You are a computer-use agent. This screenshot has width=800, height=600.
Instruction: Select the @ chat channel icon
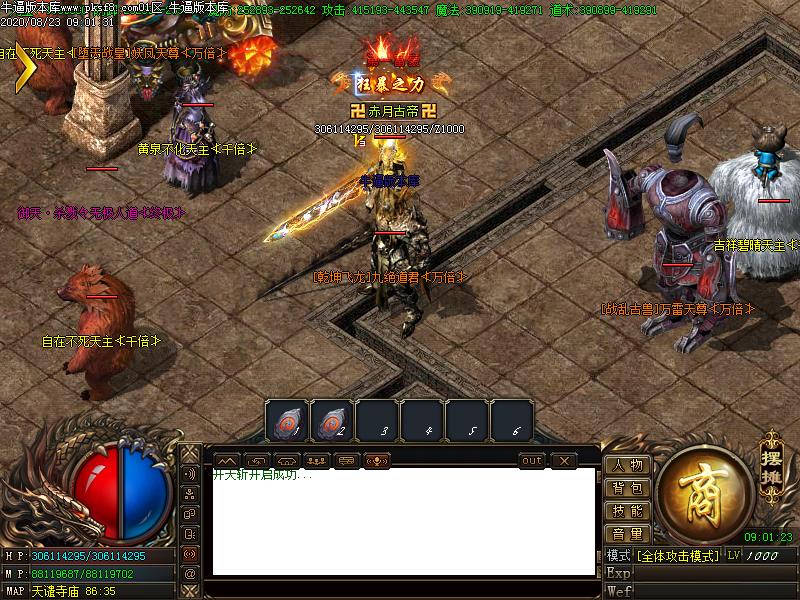tap(189, 573)
